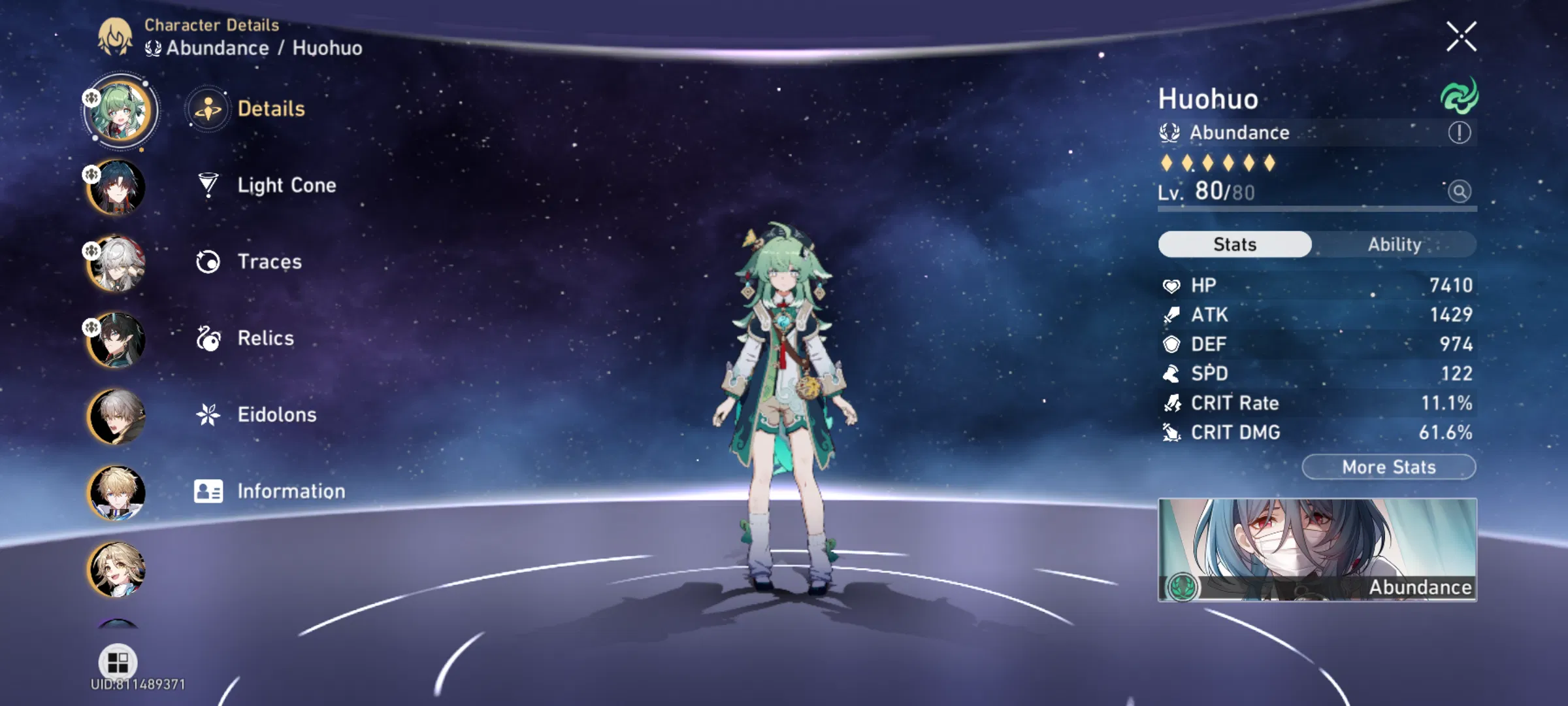Open More Stats
1568x706 pixels.
1387,466
